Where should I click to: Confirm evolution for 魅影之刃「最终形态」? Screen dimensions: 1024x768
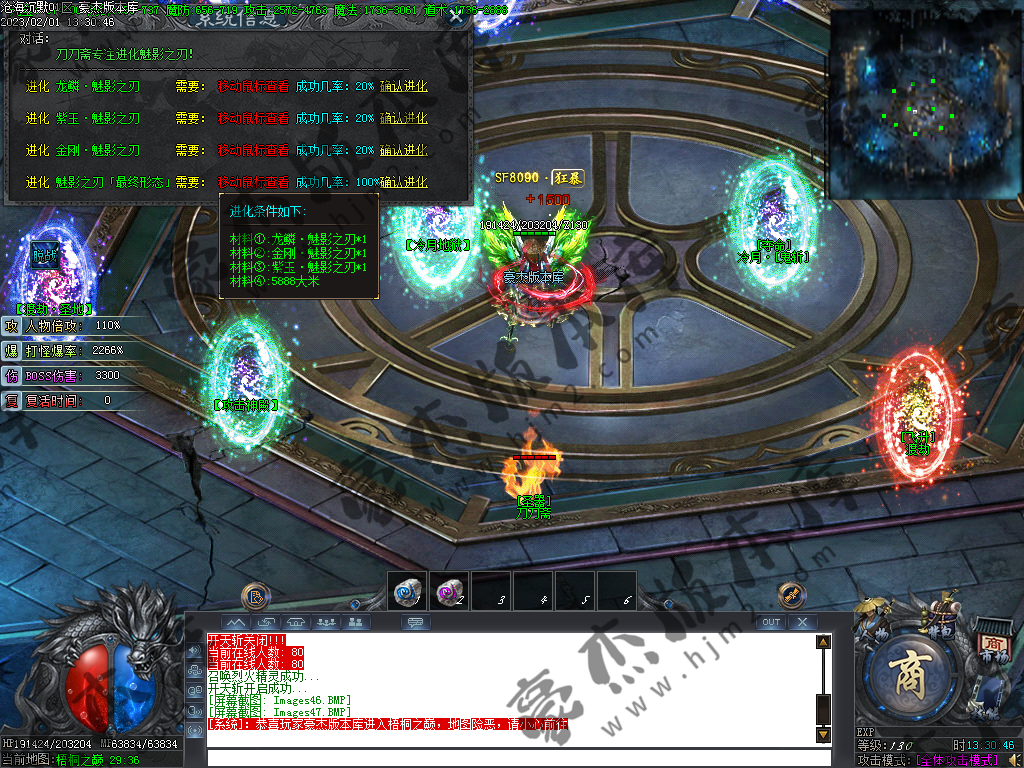[403, 183]
